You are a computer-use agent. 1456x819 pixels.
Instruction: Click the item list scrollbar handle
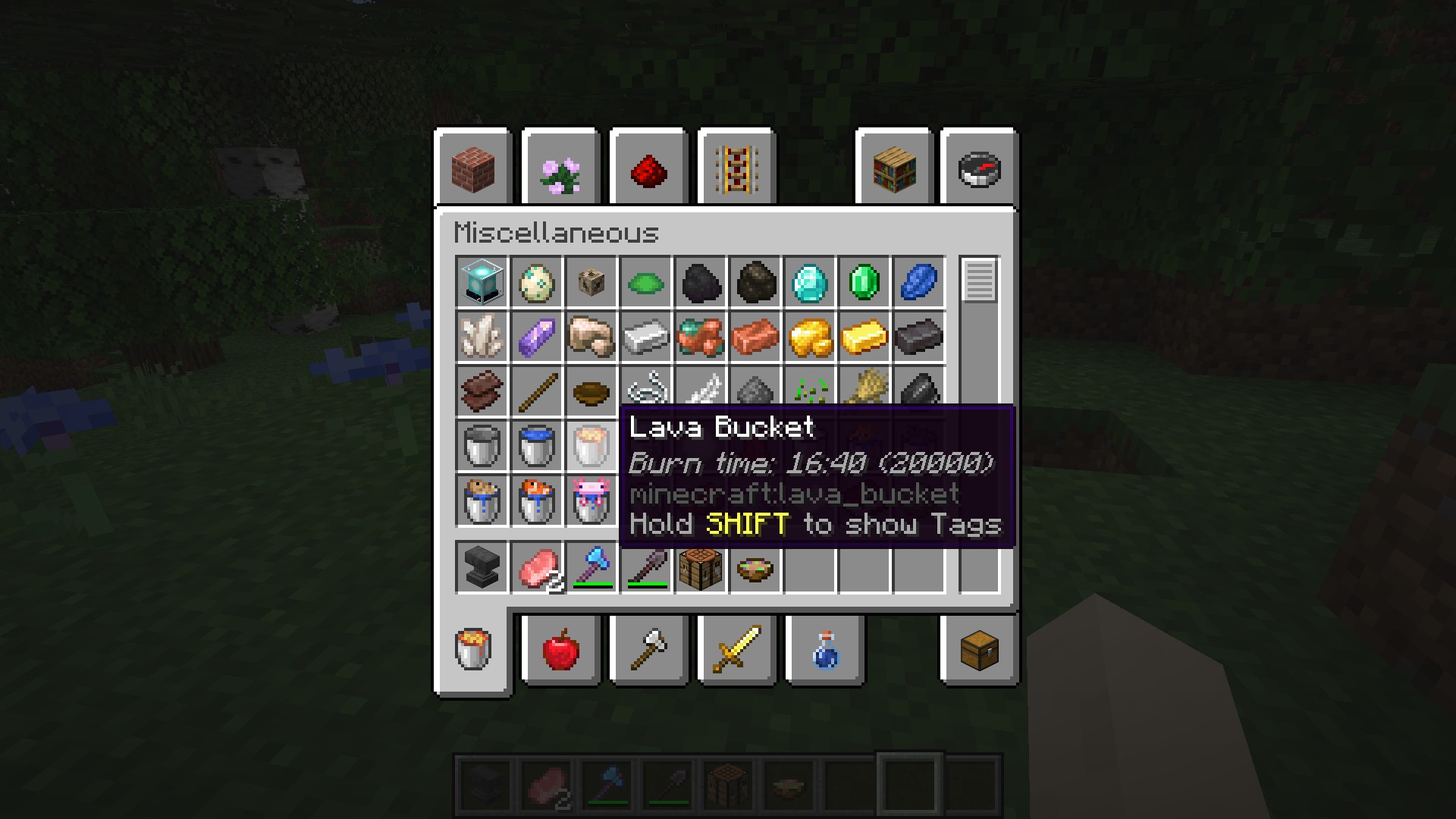pos(979,280)
